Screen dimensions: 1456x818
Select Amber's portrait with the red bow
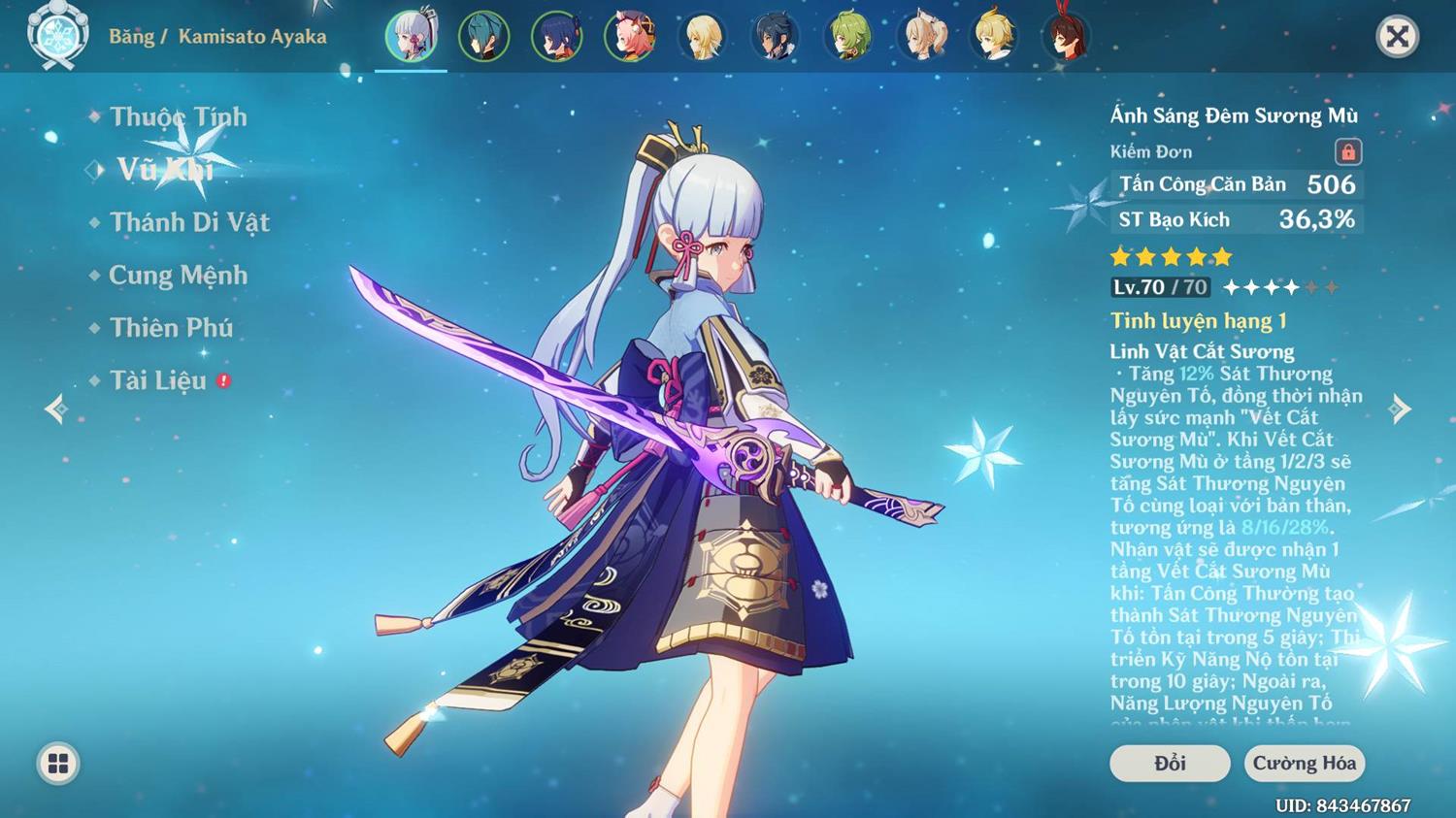tap(1066, 37)
